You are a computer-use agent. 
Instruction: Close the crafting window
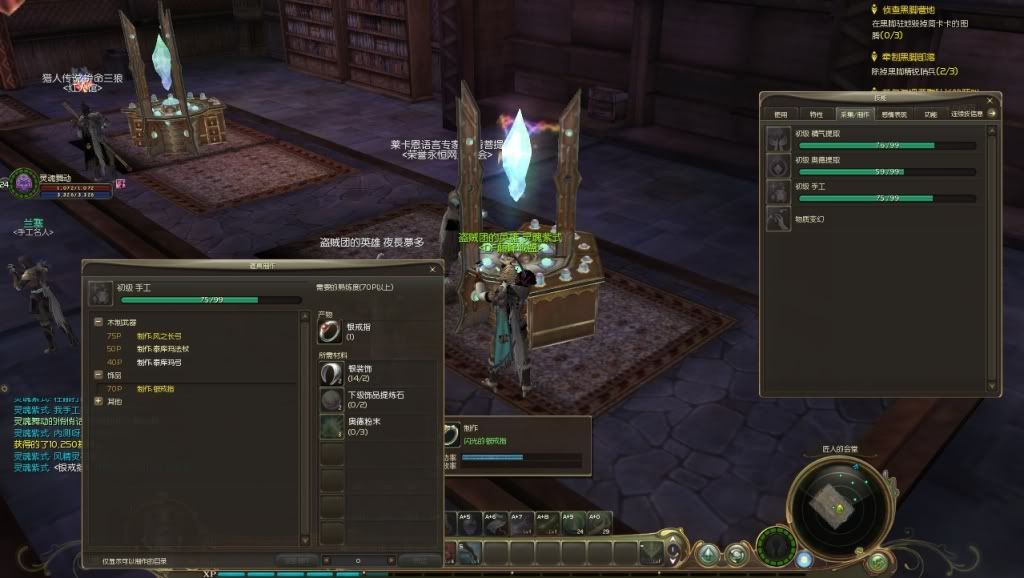click(x=434, y=267)
